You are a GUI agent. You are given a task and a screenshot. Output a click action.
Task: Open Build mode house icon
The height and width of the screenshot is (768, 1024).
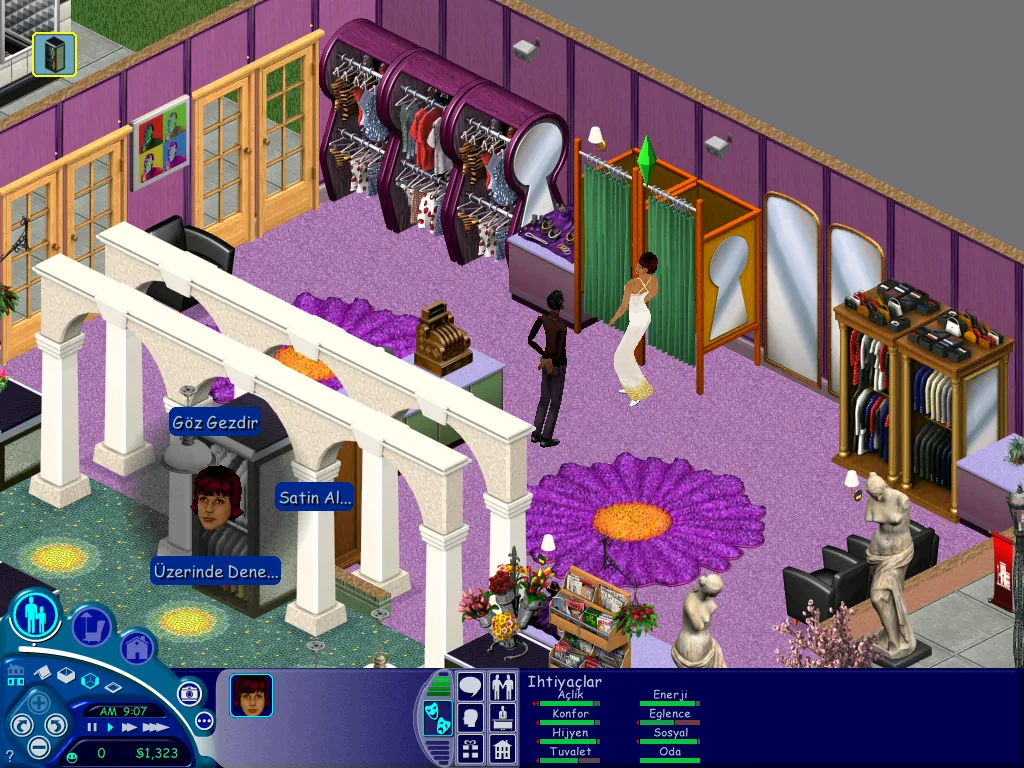pyautogui.click(x=138, y=647)
